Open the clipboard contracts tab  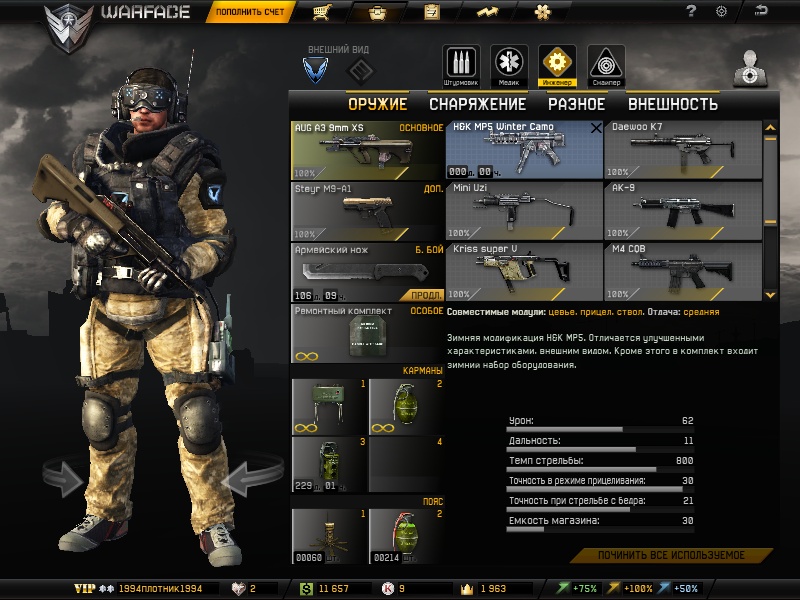432,13
